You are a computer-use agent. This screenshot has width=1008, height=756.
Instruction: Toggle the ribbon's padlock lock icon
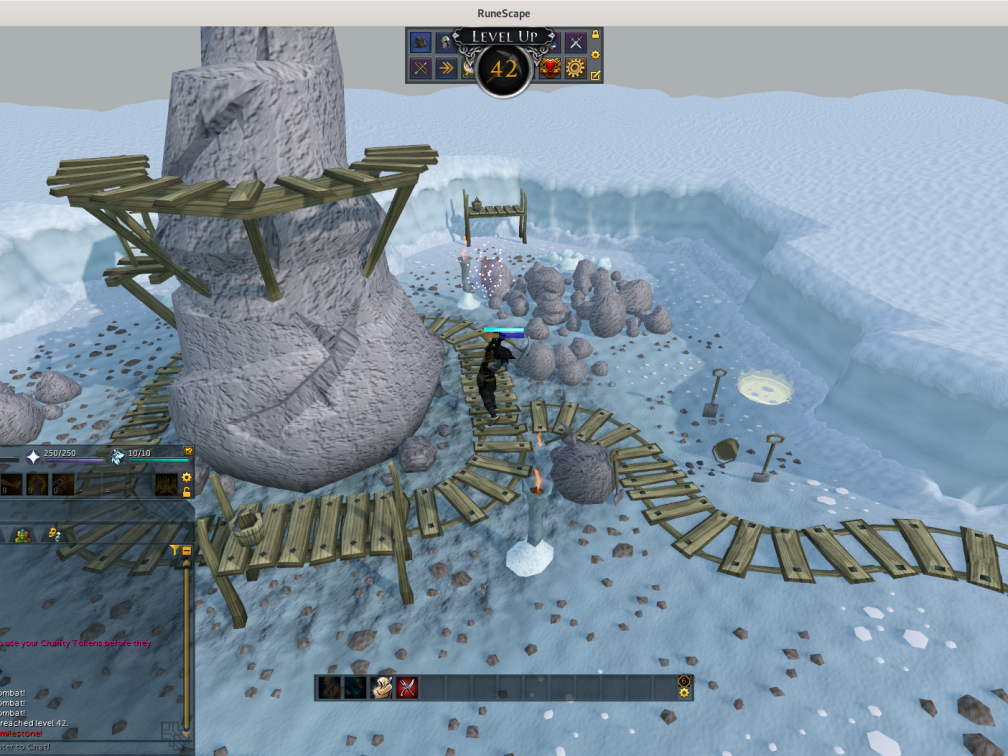596,35
